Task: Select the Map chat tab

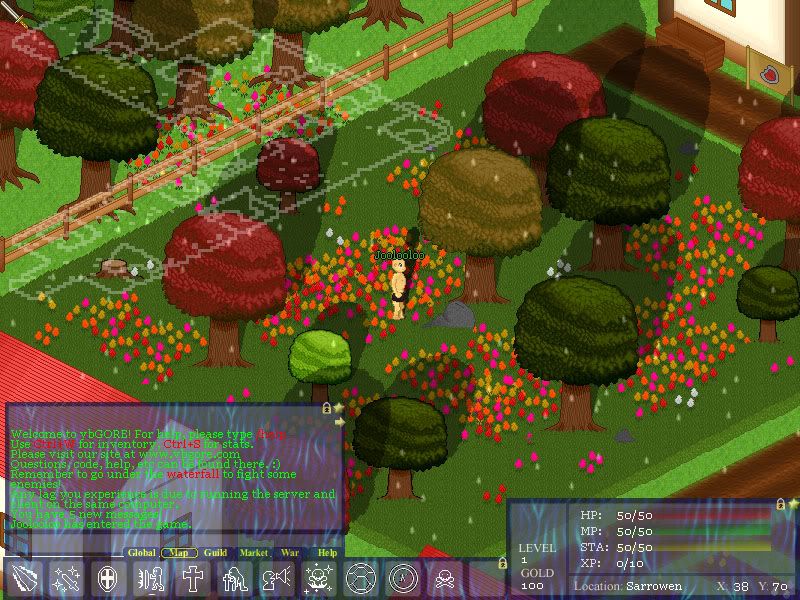Action: point(179,552)
